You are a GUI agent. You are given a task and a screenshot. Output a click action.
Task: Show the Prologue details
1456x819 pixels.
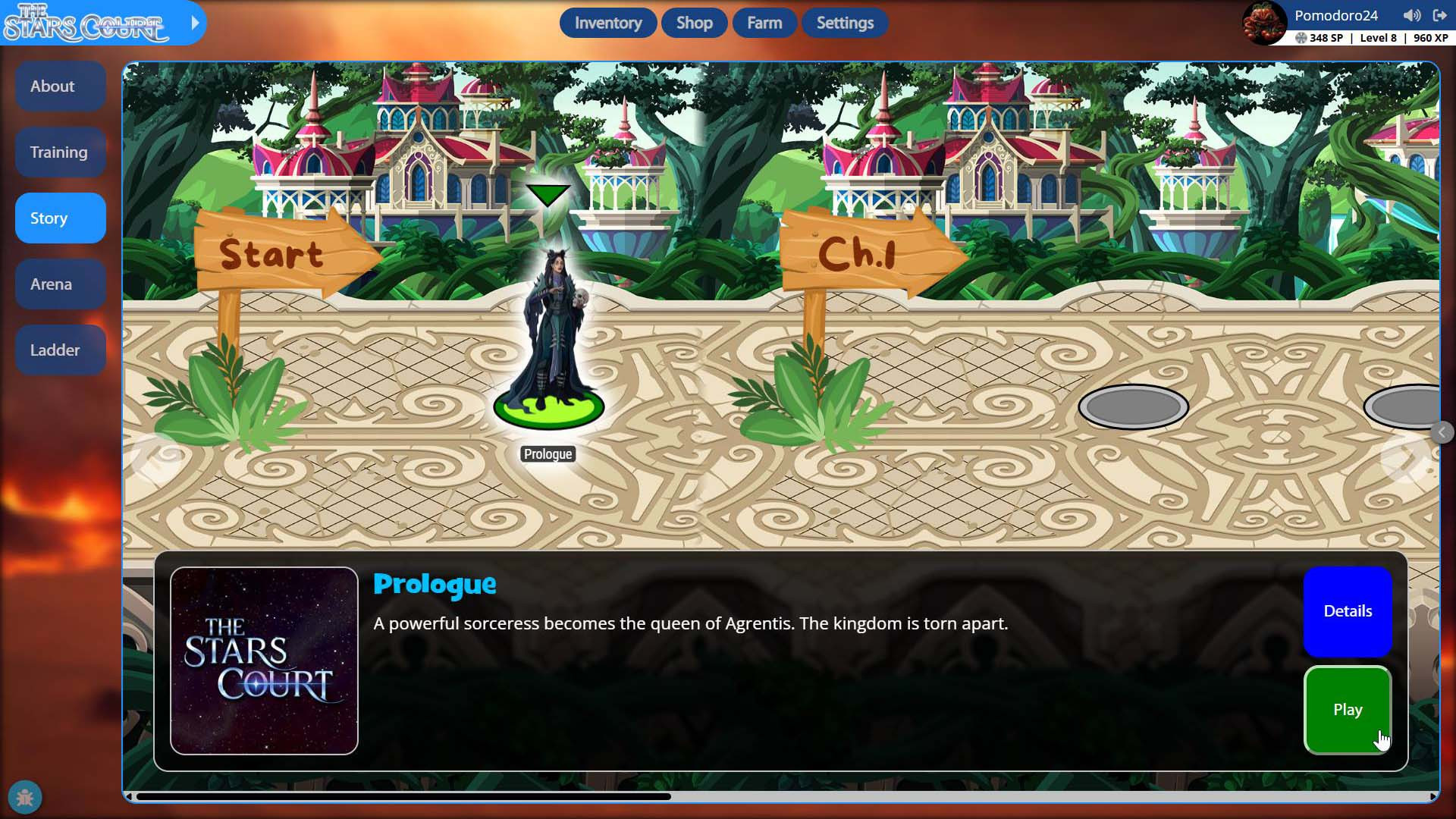coord(1347,611)
